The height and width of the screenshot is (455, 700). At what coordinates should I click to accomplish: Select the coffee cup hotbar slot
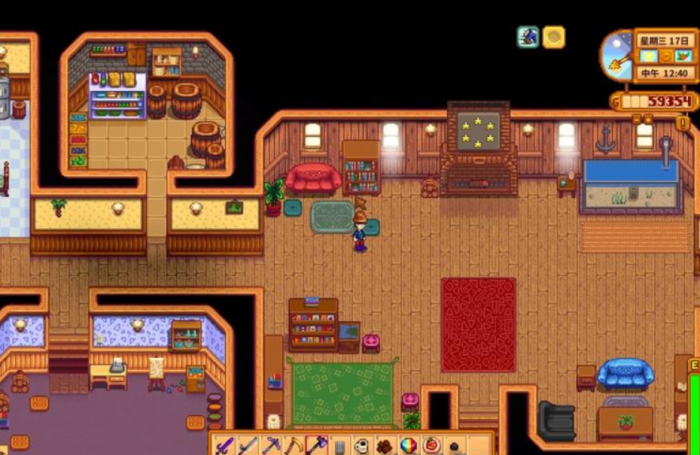click(x=362, y=446)
